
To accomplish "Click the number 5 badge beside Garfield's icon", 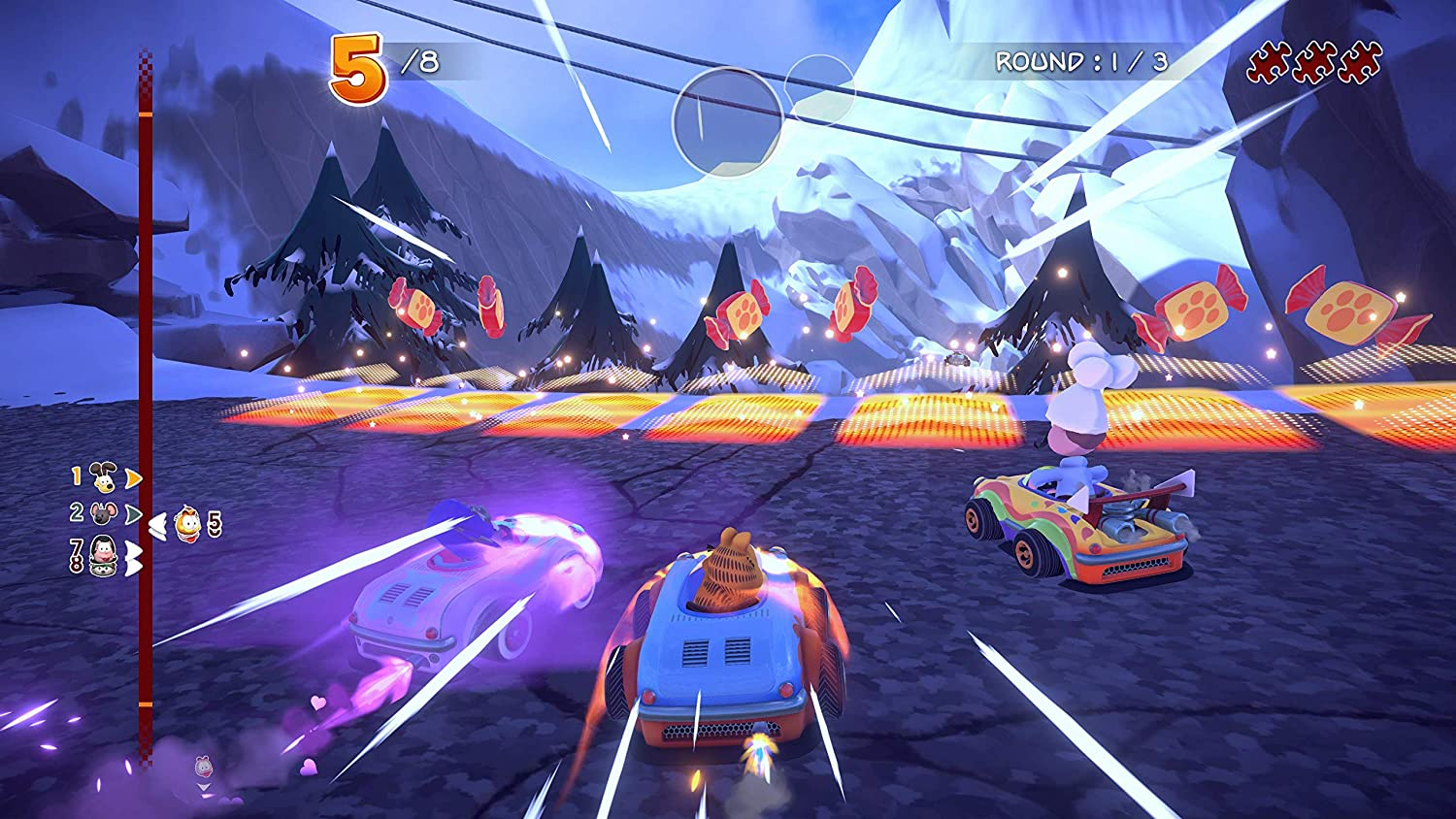I will coord(214,525).
